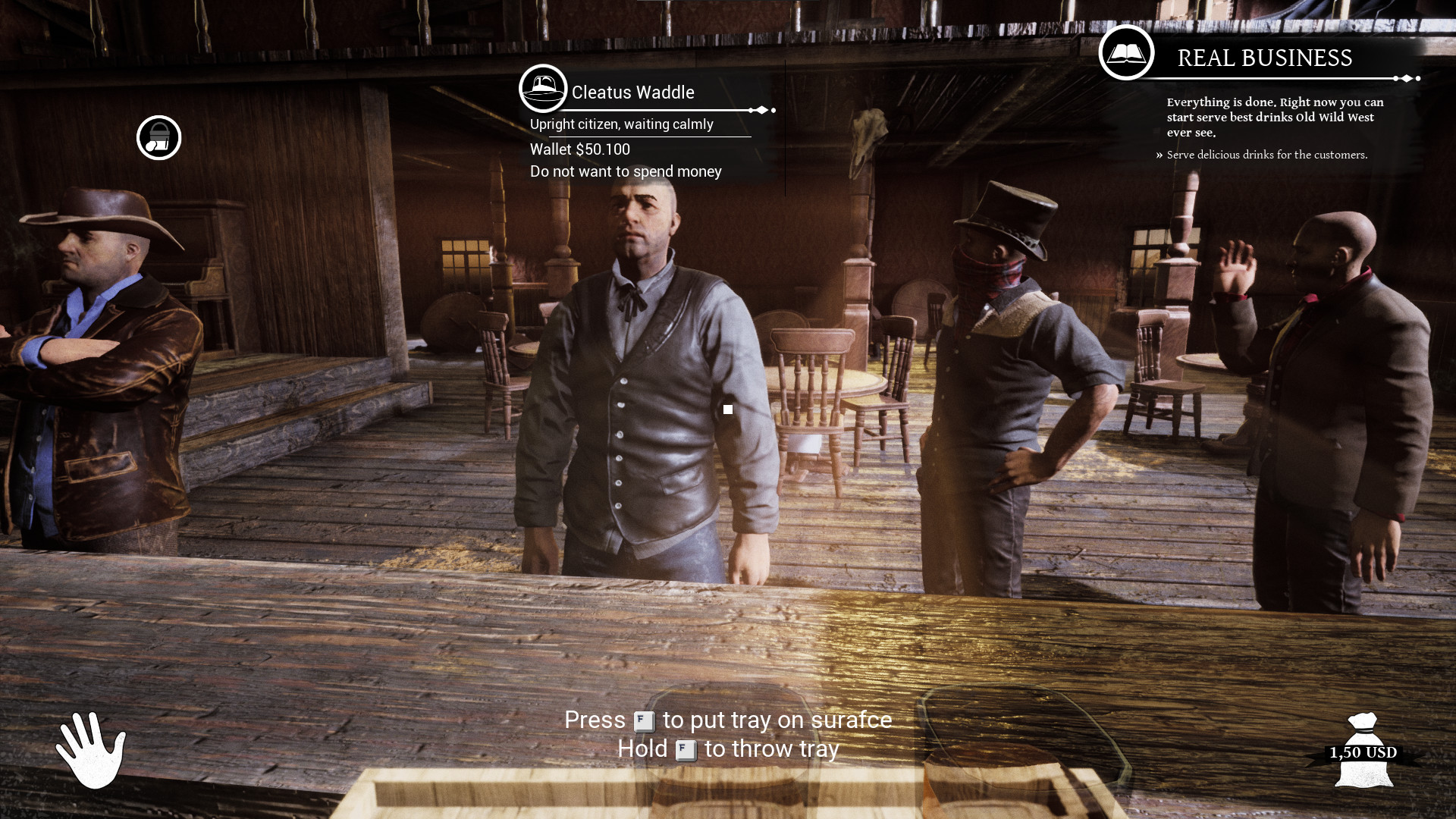Click the objective 'Serve delicious drinks for the customers'
Viewport: 1456px width, 819px height.
coord(1266,155)
